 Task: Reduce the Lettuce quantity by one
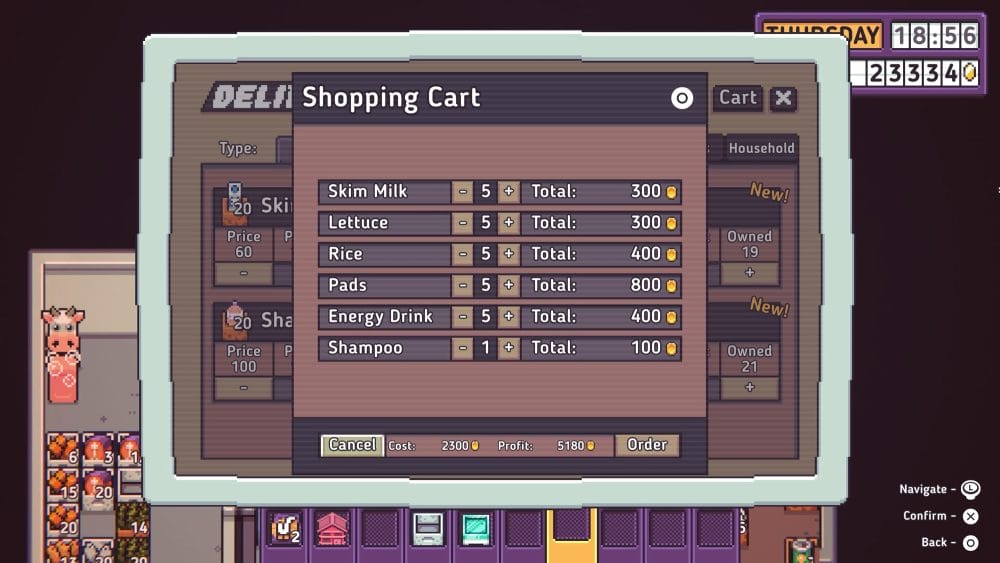(462, 223)
